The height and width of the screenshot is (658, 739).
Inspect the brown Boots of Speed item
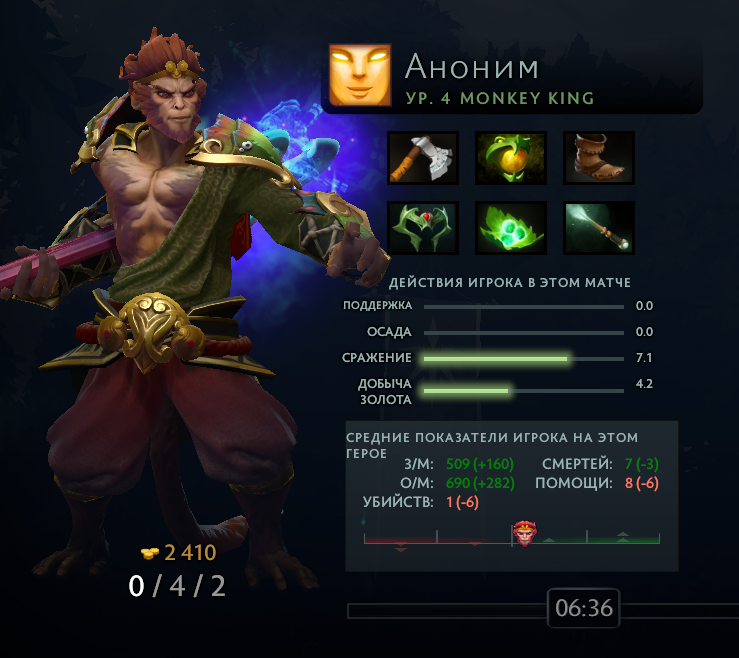599,158
